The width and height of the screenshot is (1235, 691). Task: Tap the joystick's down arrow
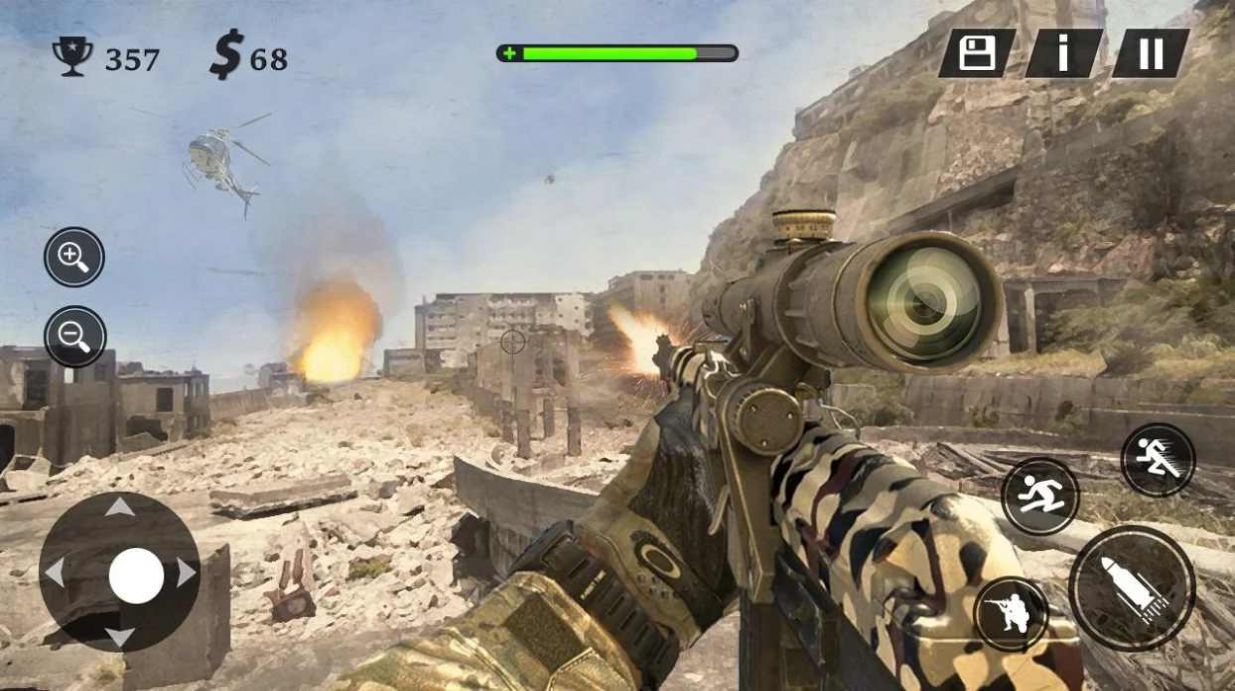tap(120, 637)
